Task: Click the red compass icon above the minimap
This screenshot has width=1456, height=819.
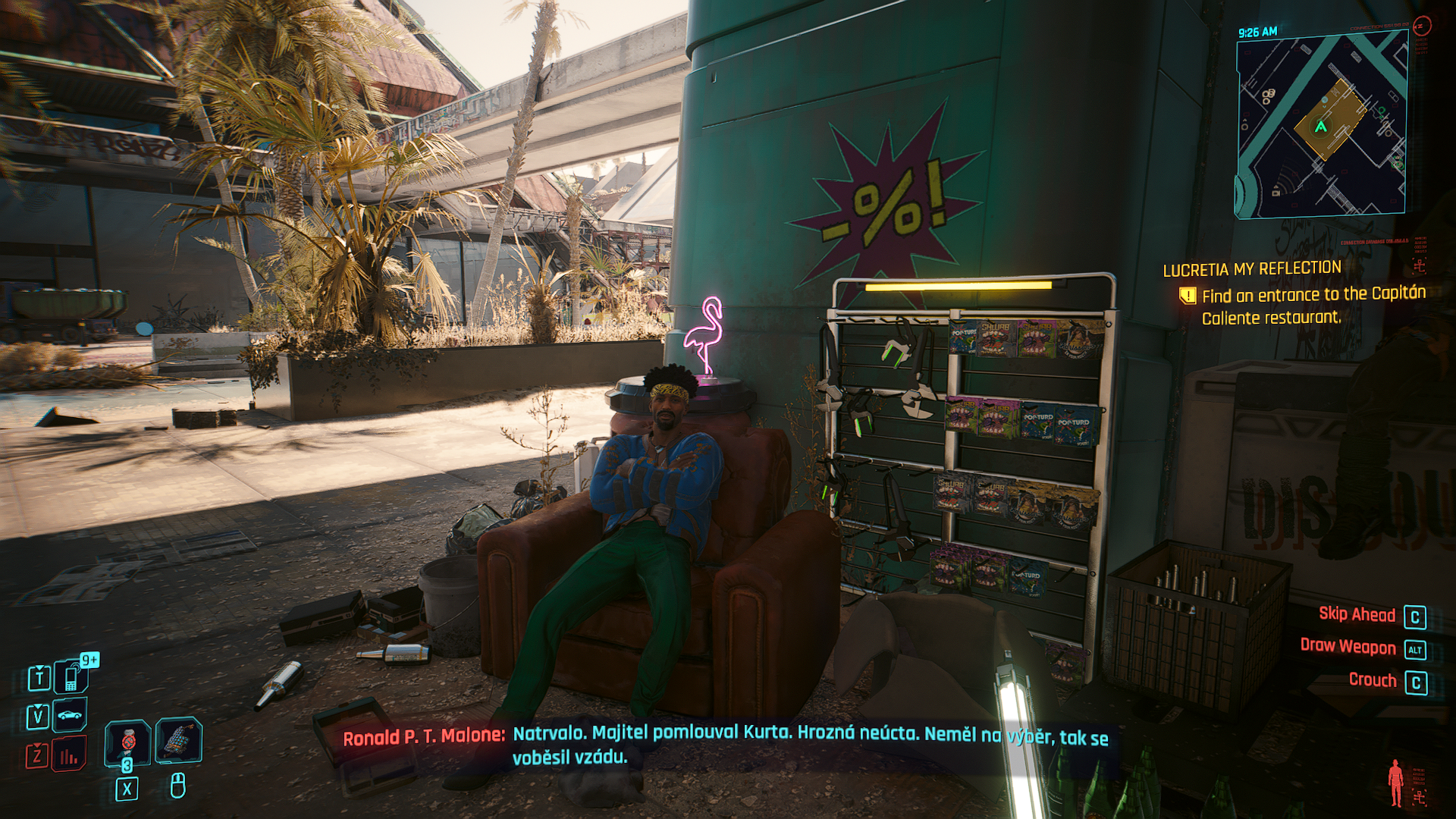Action: [x=1422, y=27]
